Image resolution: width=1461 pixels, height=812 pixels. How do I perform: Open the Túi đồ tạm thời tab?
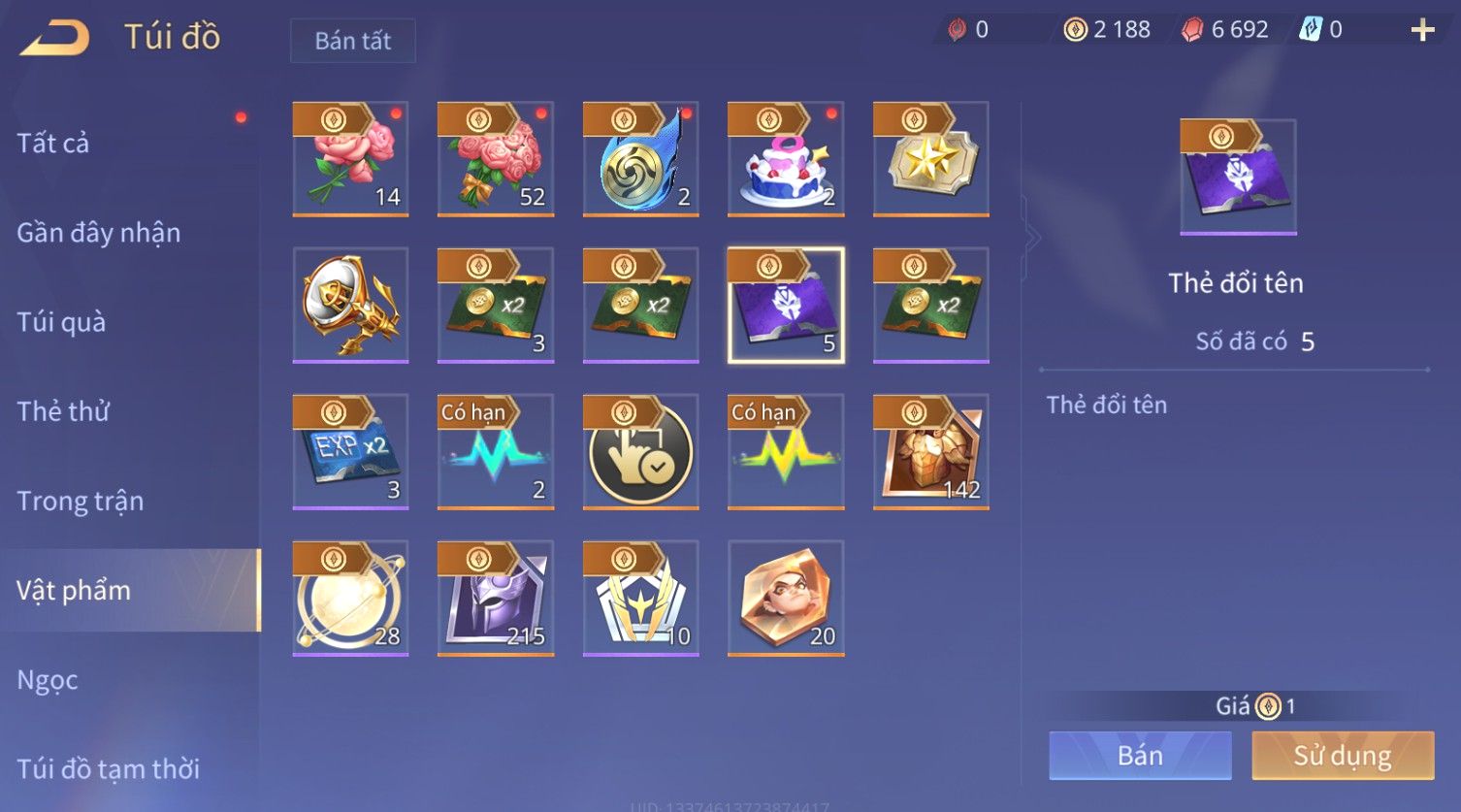click(x=108, y=769)
